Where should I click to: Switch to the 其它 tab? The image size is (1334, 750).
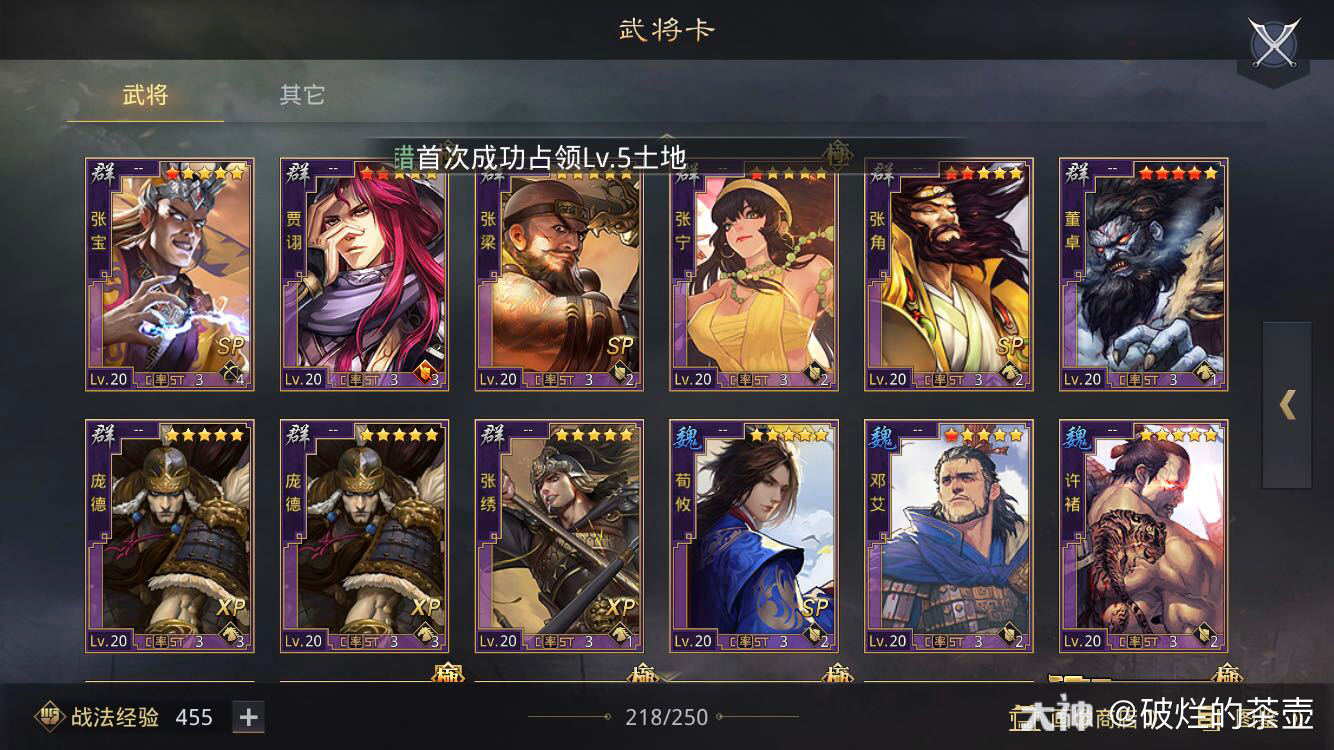(x=302, y=94)
